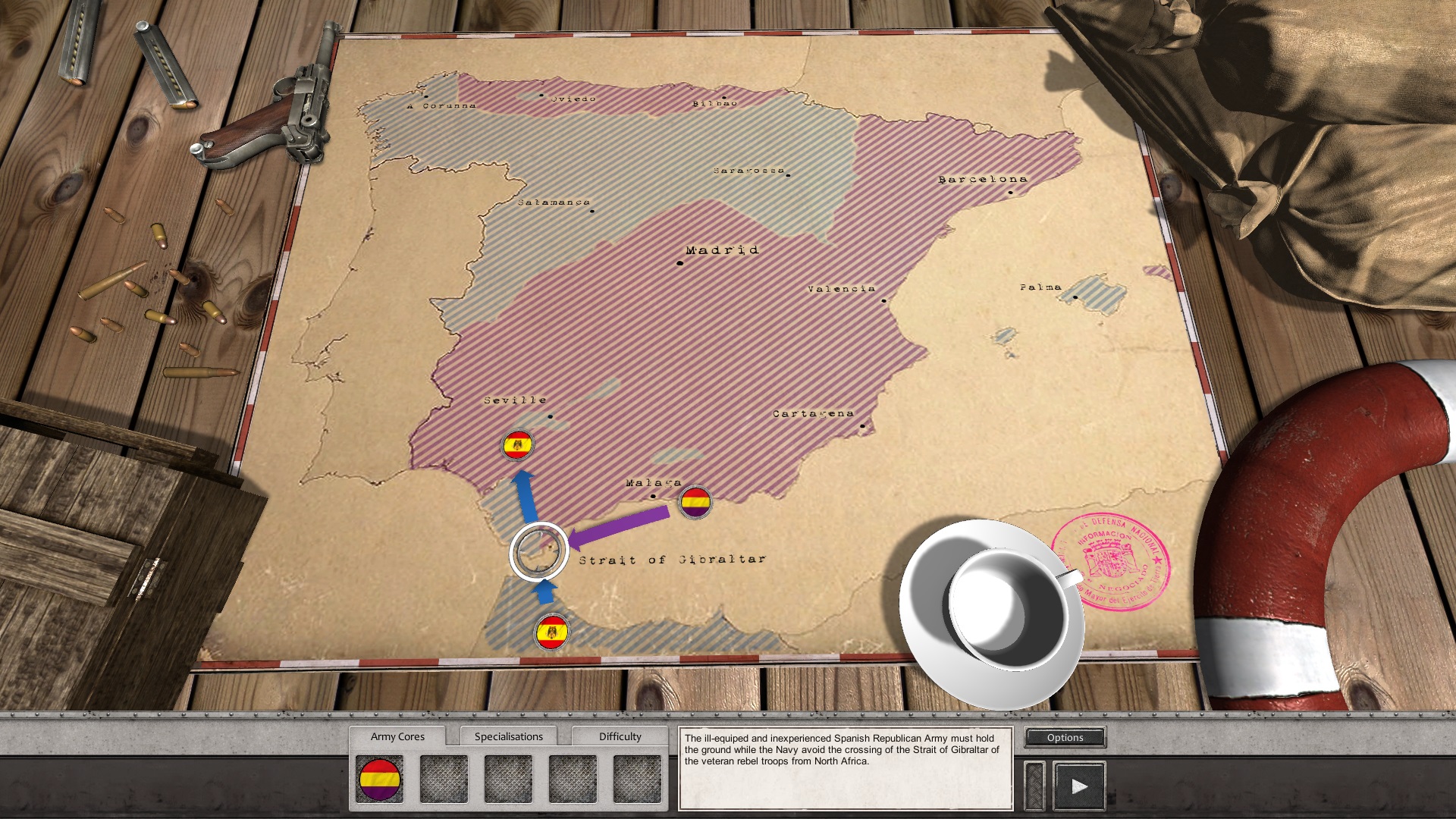Choose the Nationalist flag marker in North Africa
The height and width of the screenshot is (819, 1456).
pyautogui.click(x=552, y=632)
